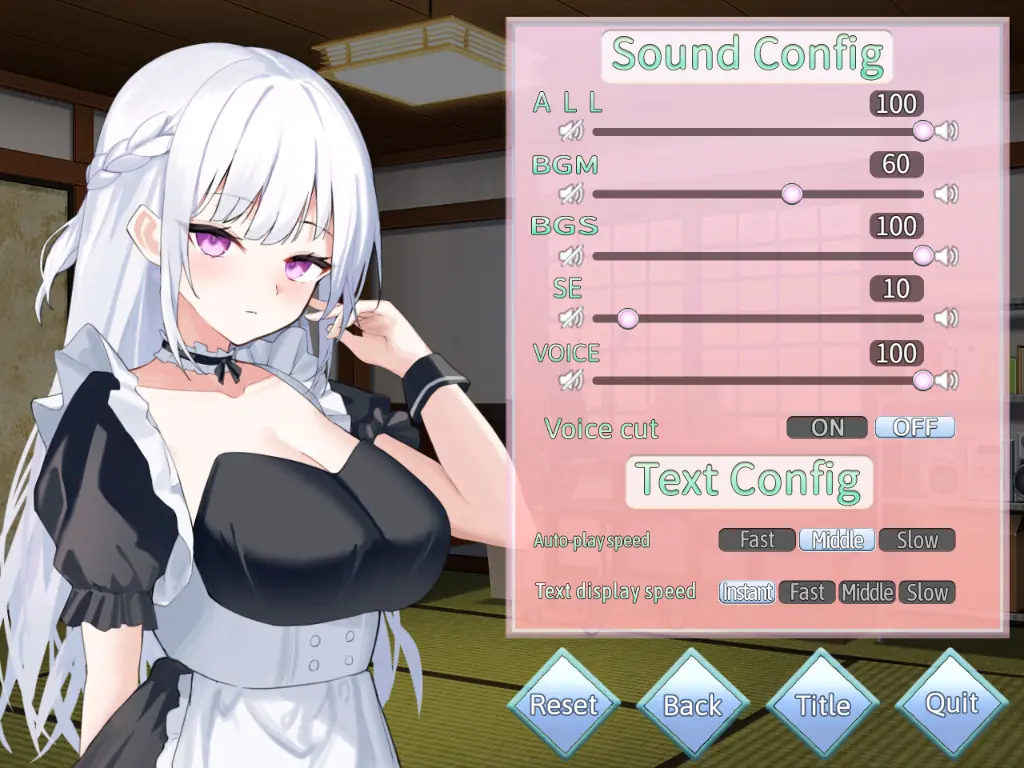Max out SE volume via speaker icon
The image size is (1024, 768).
(x=946, y=318)
